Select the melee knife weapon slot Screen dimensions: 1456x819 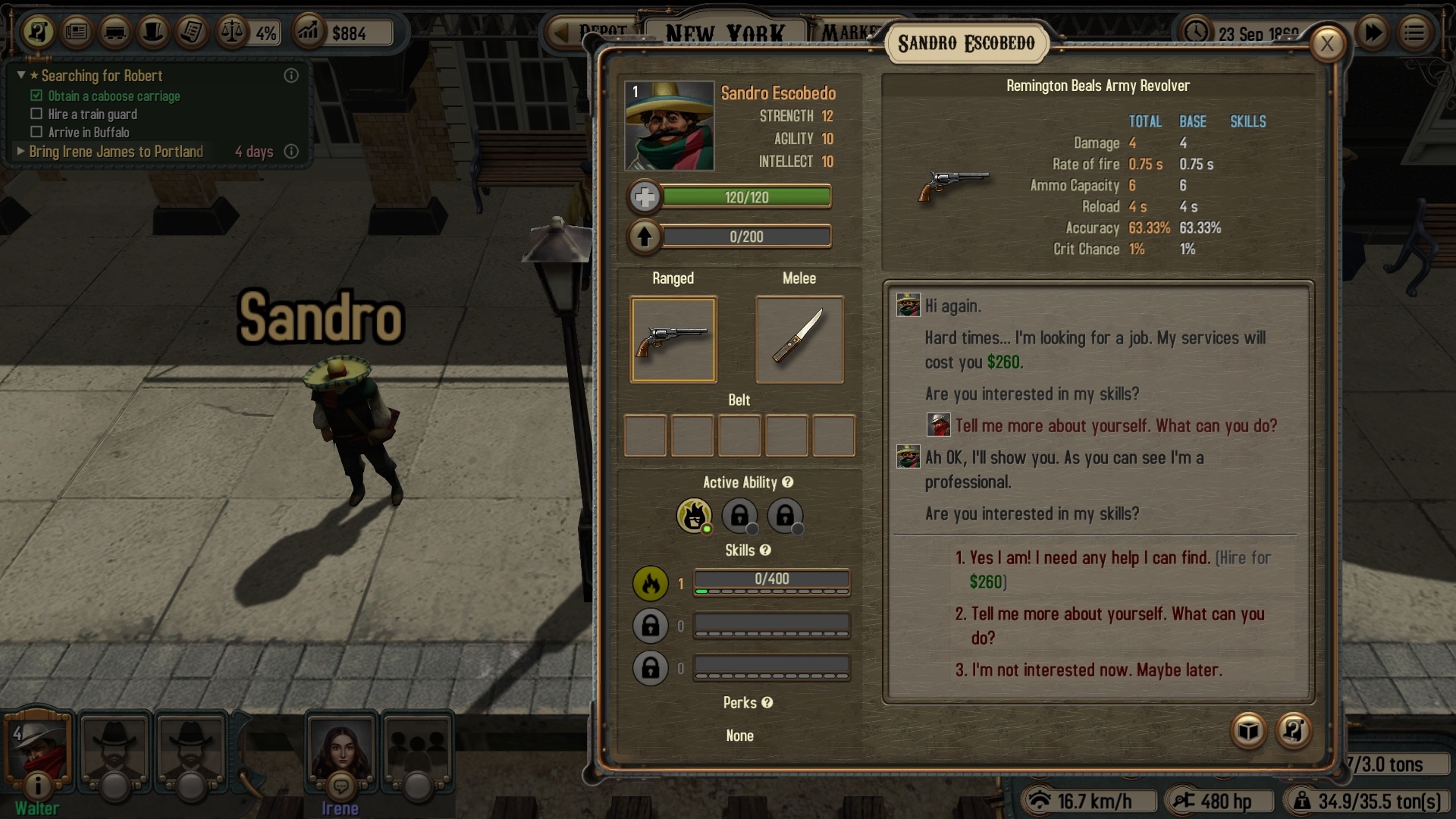(x=799, y=340)
